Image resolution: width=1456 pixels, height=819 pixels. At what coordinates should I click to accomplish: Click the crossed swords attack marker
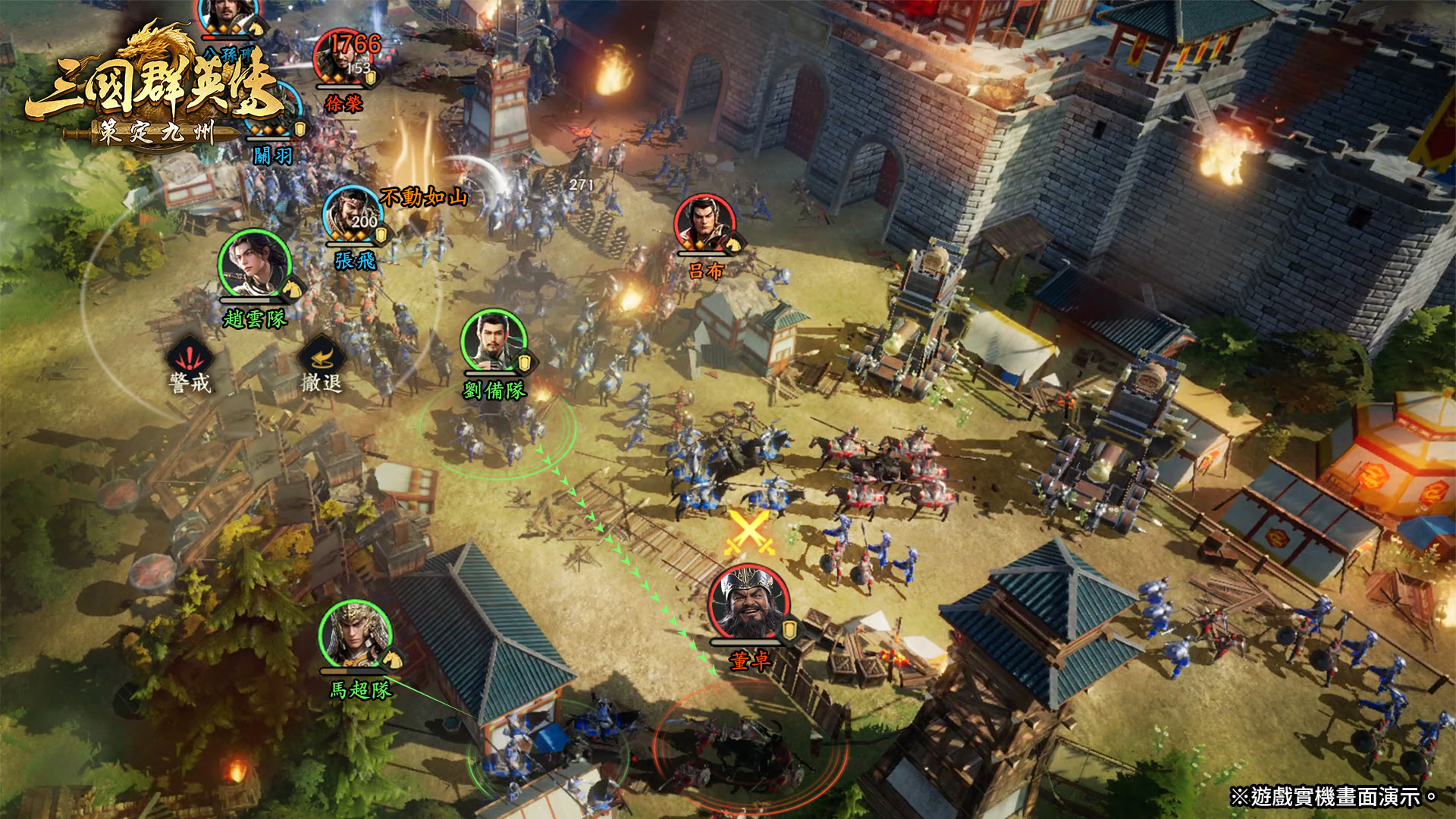pos(748,532)
